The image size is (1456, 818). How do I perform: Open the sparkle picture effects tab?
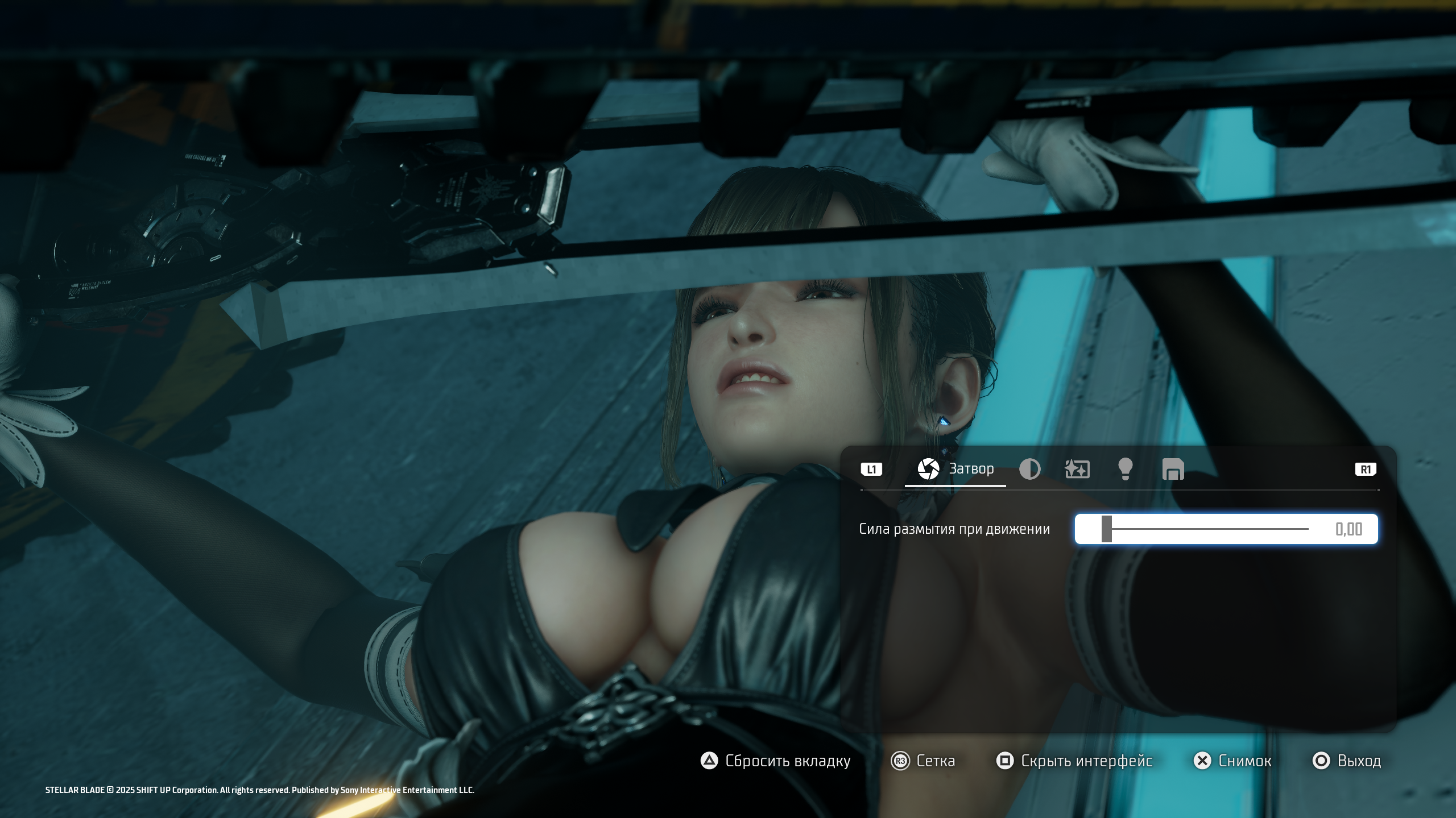(1077, 469)
